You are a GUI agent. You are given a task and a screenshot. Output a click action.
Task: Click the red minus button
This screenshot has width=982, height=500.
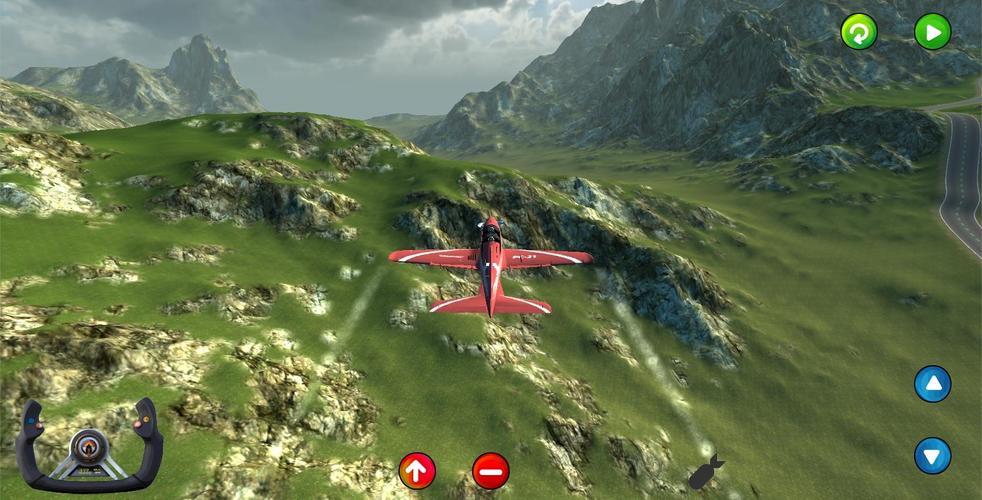pyautogui.click(x=490, y=470)
